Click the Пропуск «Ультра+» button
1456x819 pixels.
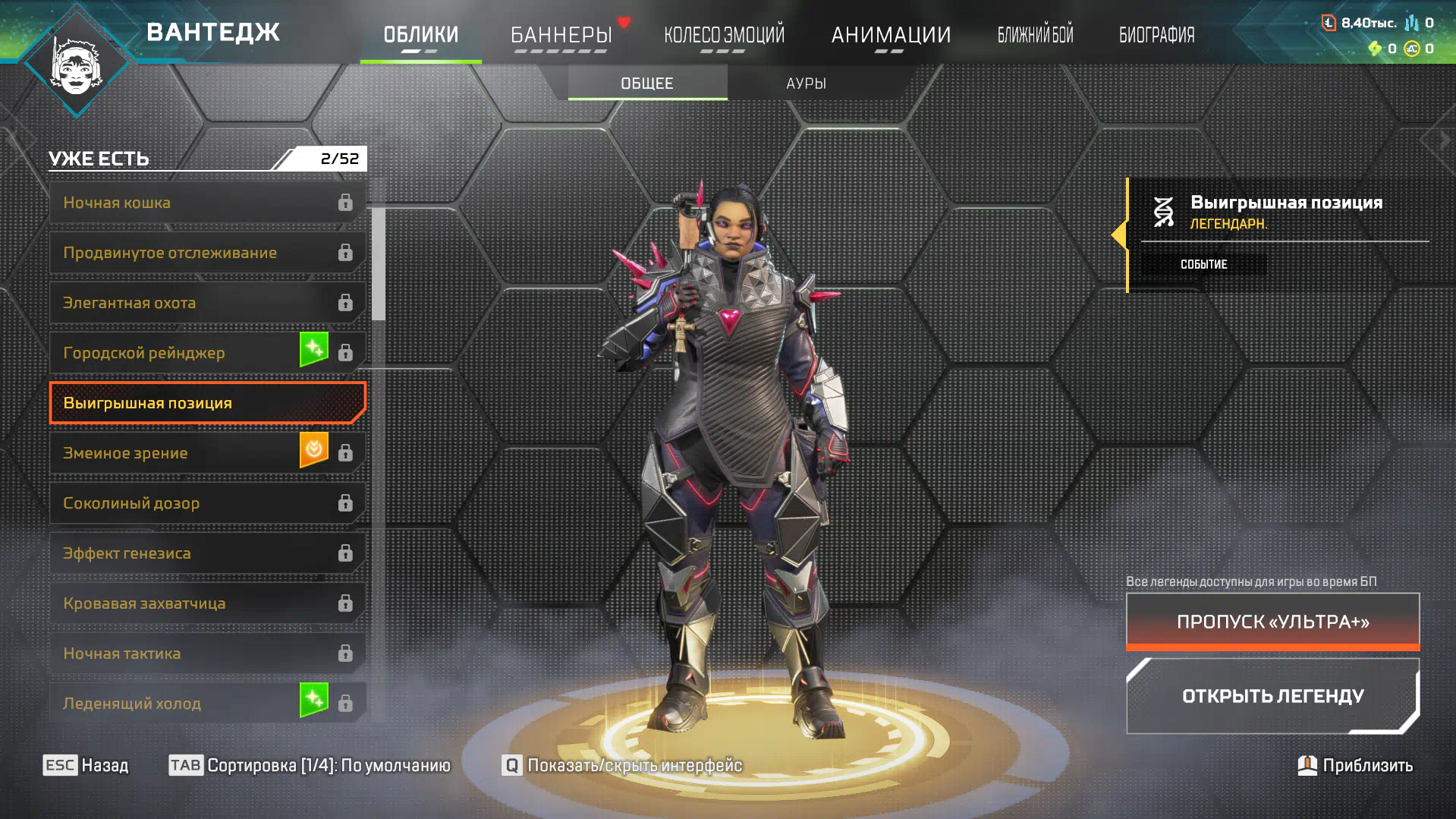point(1272,622)
